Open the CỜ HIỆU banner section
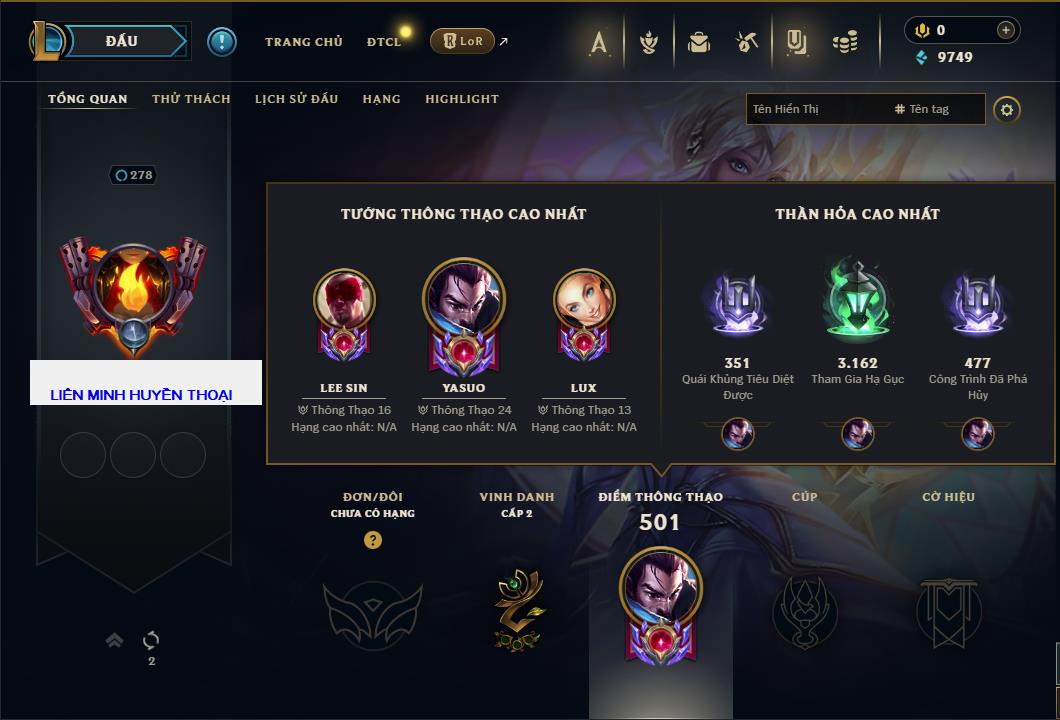 tap(948, 608)
